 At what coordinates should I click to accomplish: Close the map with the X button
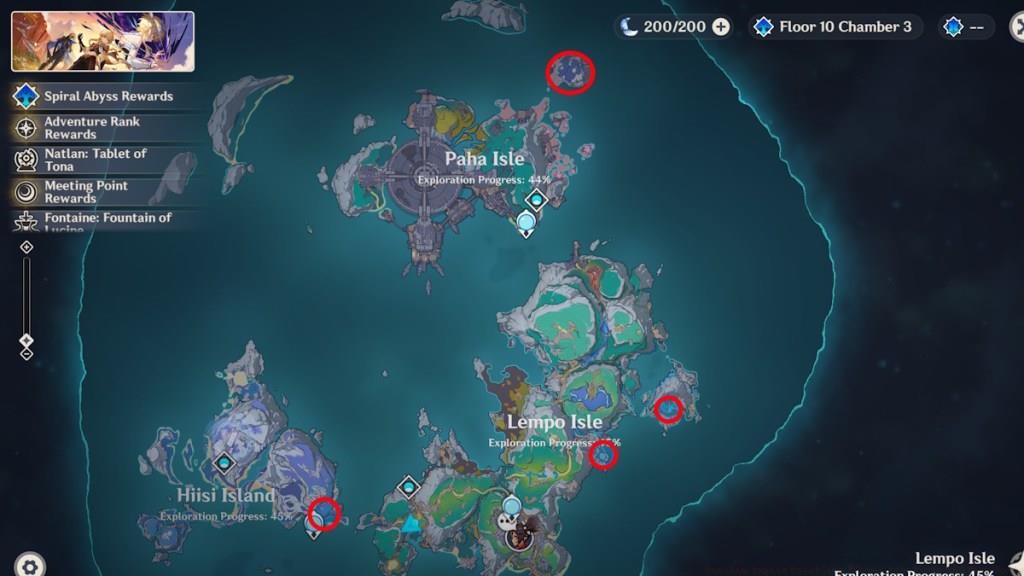tap(1018, 27)
